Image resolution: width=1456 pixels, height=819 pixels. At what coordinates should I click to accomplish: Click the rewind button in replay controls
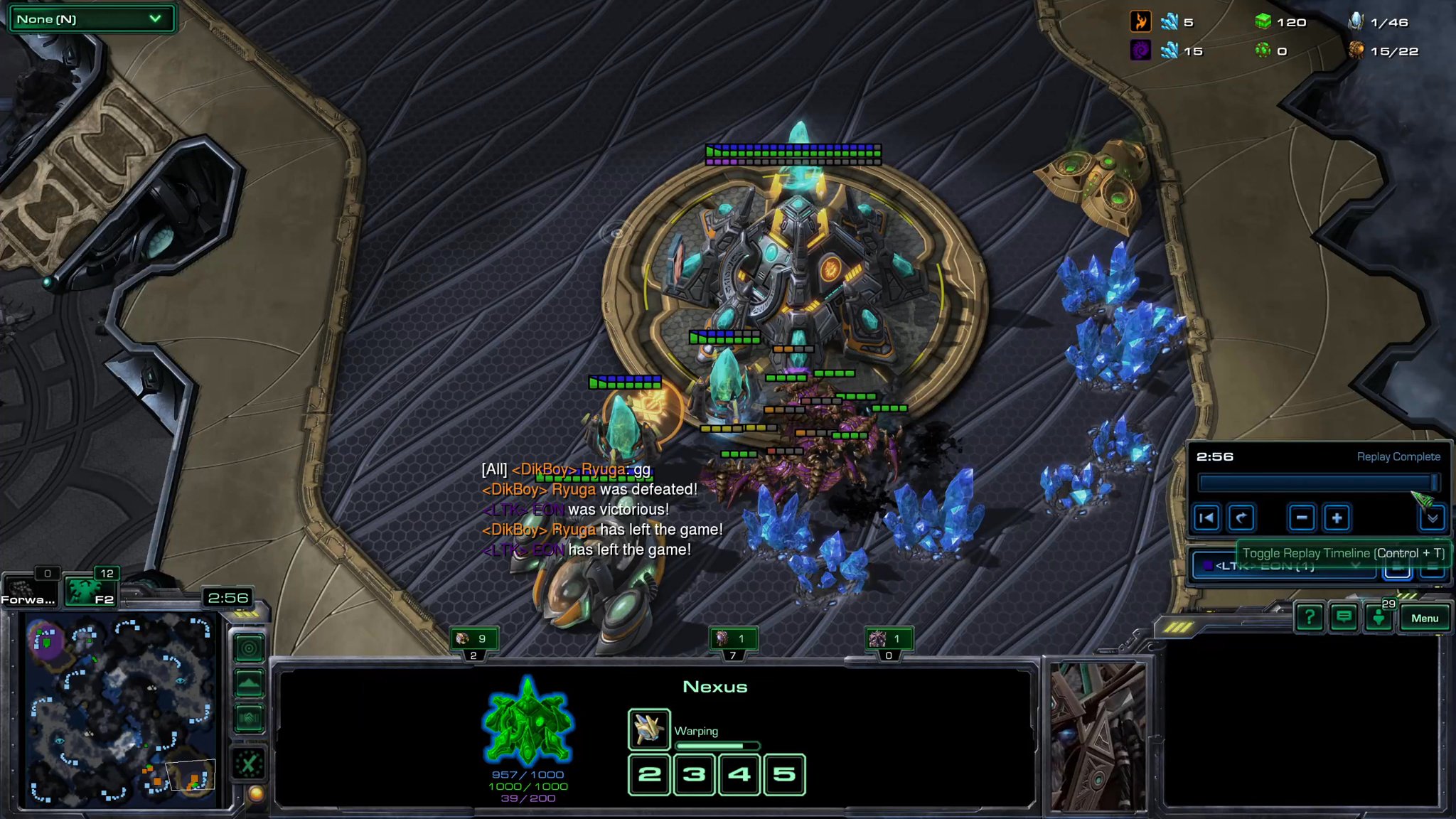(1207, 518)
